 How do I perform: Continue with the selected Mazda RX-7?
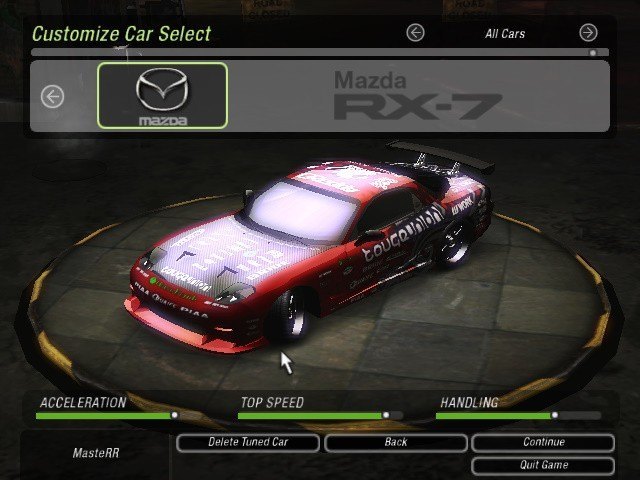tap(543, 442)
